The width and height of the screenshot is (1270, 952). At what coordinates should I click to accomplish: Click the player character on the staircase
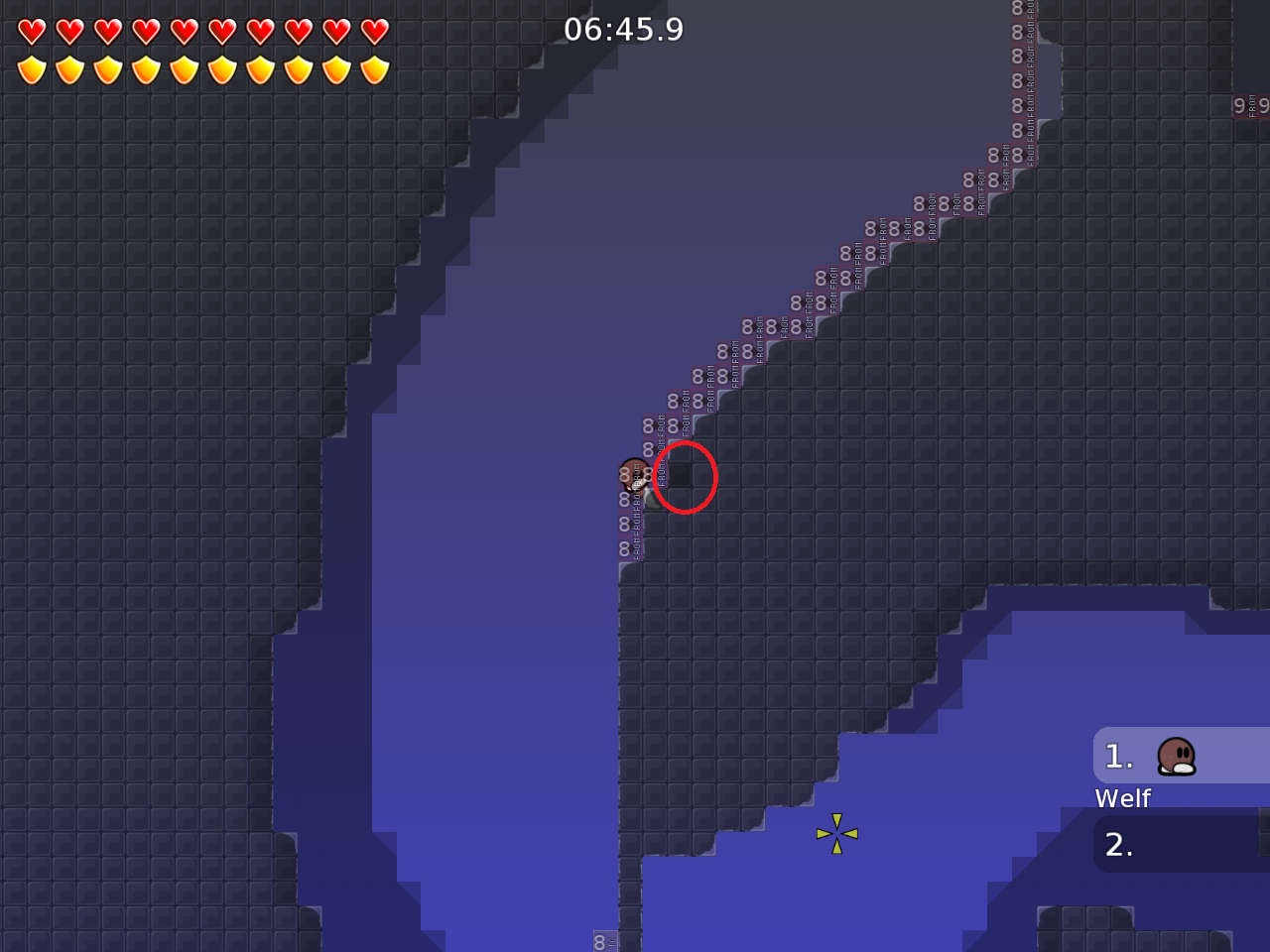click(x=633, y=474)
